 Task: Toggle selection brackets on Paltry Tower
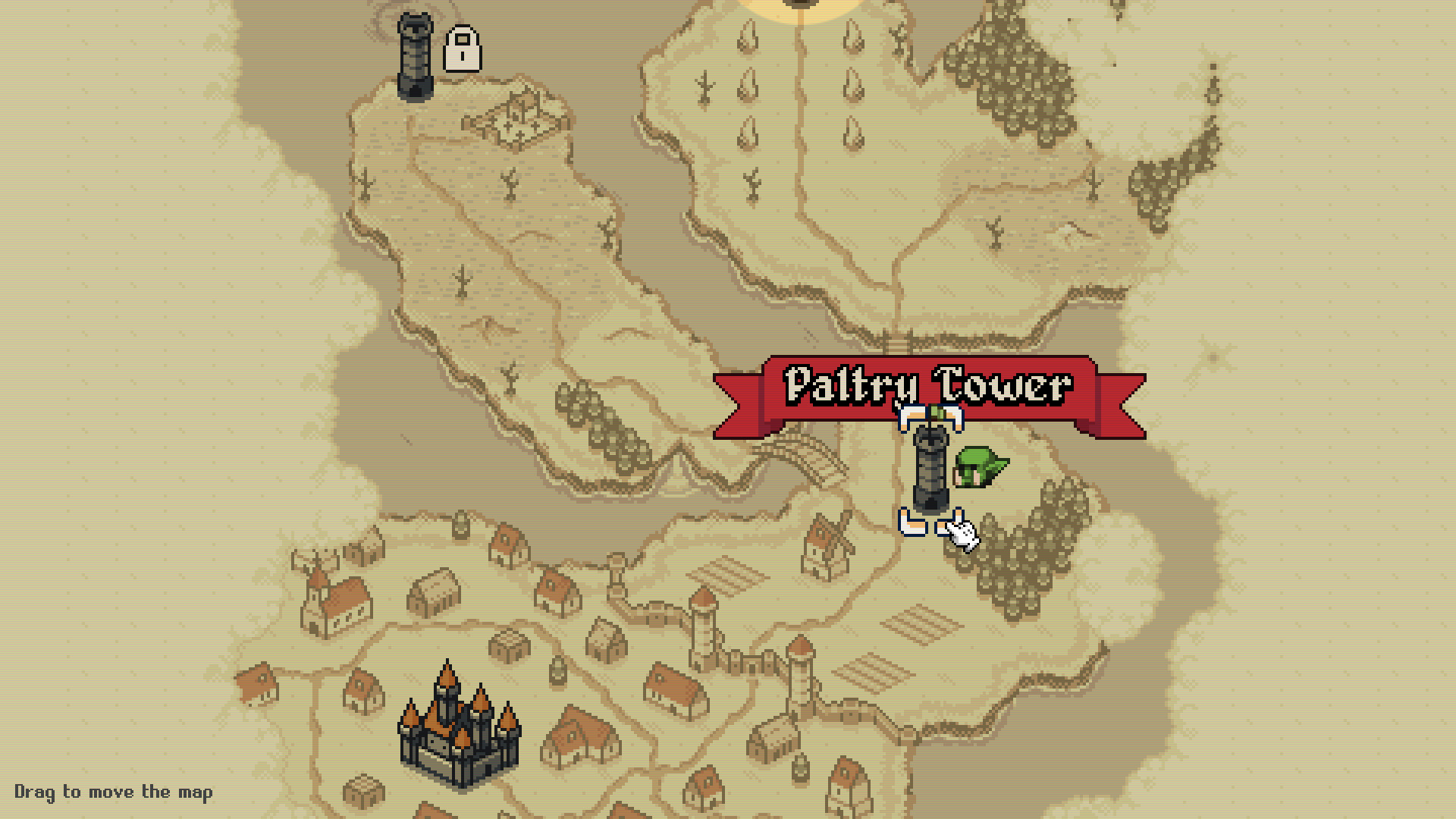[929, 466]
